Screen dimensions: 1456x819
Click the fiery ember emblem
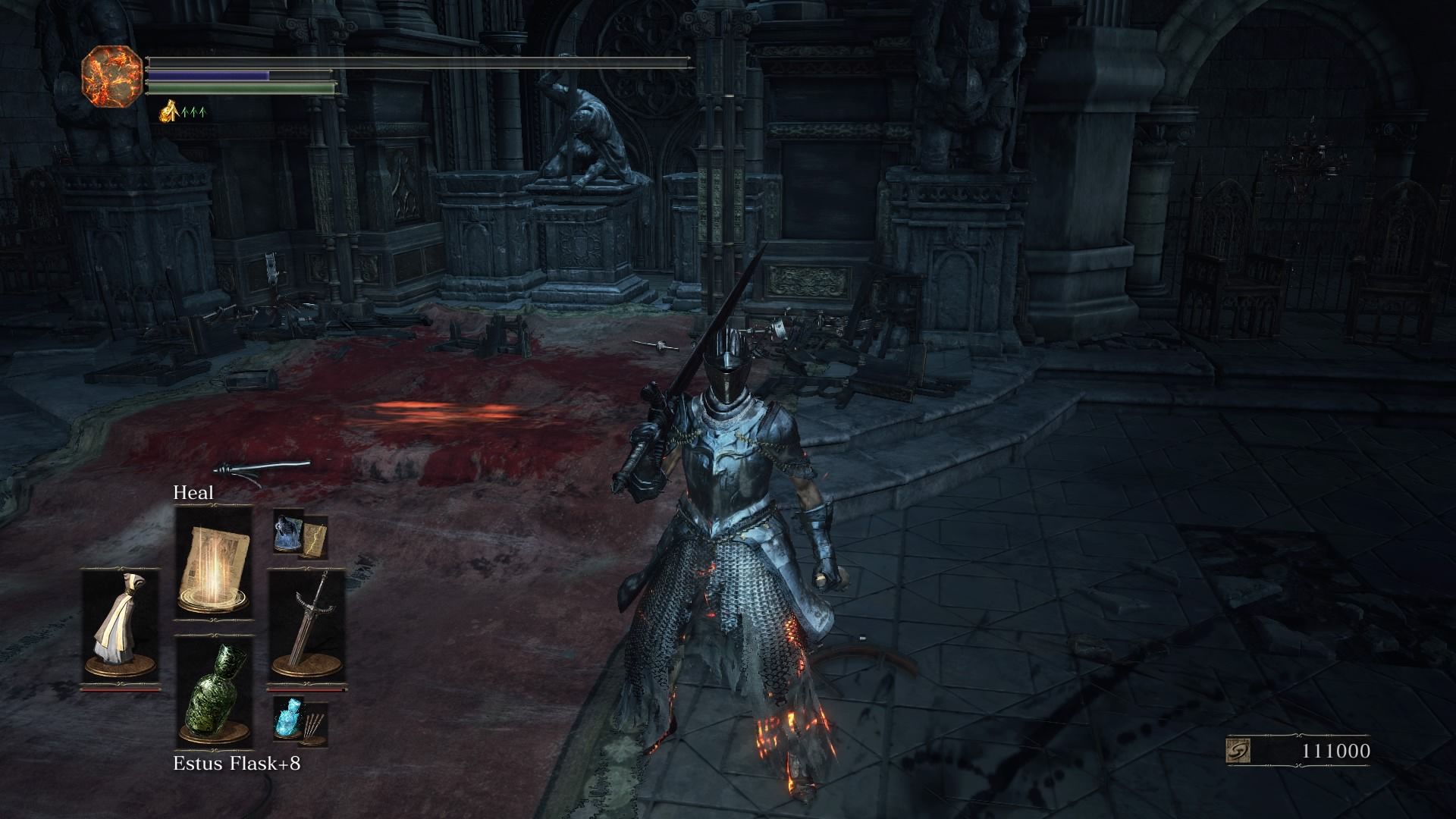[x=111, y=75]
